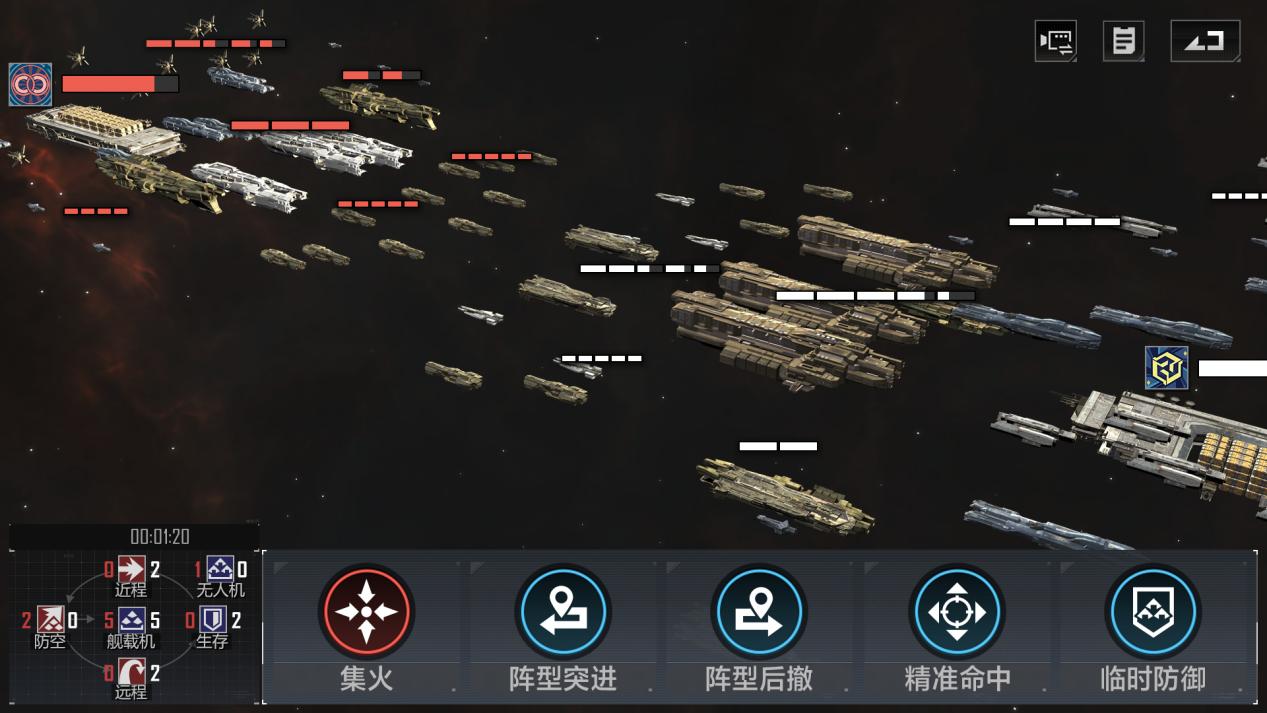Viewport: 1267px width, 713px height.
Task: Open the camera chat switch icon
Action: click(x=1056, y=41)
